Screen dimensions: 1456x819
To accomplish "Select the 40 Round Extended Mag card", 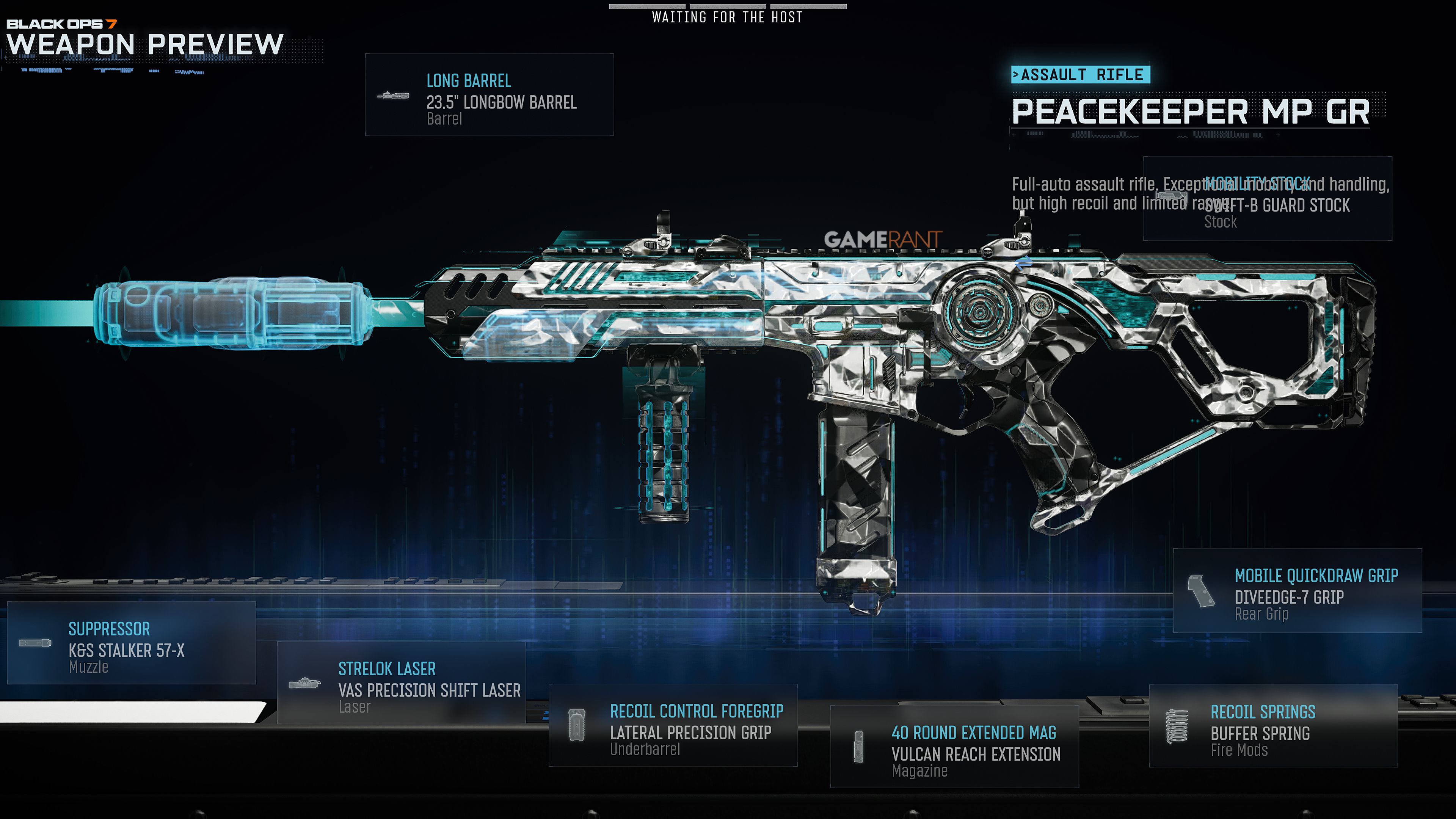I will point(954,747).
